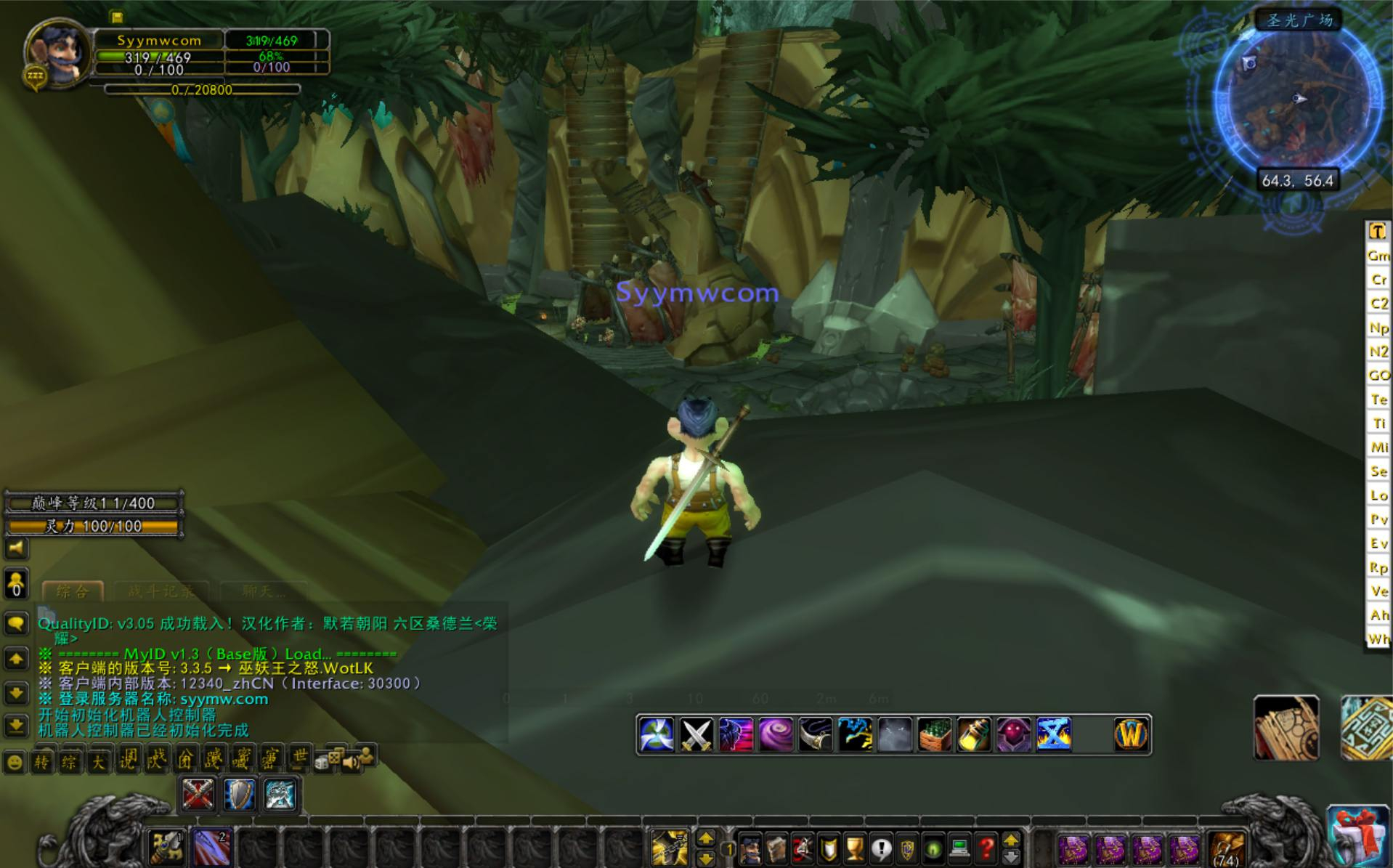Select the crate of green bottles icon
Screen dimensions: 1393x868
(934, 735)
